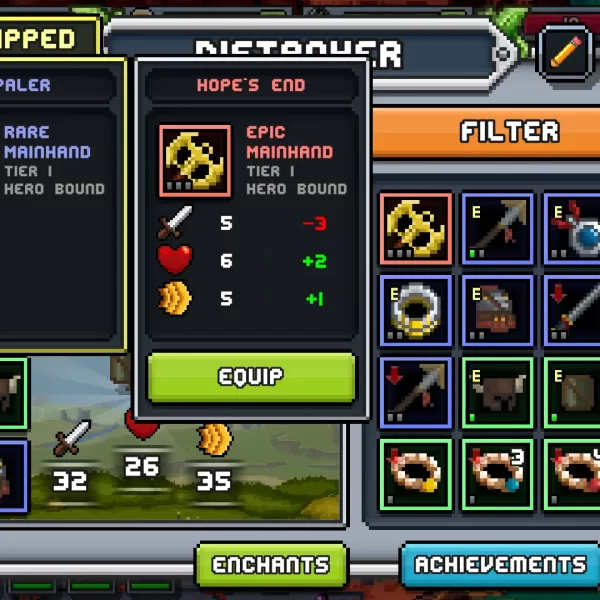Open the Enchants menu
Image resolution: width=600 pixels, height=600 pixels.
pyautogui.click(x=271, y=566)
